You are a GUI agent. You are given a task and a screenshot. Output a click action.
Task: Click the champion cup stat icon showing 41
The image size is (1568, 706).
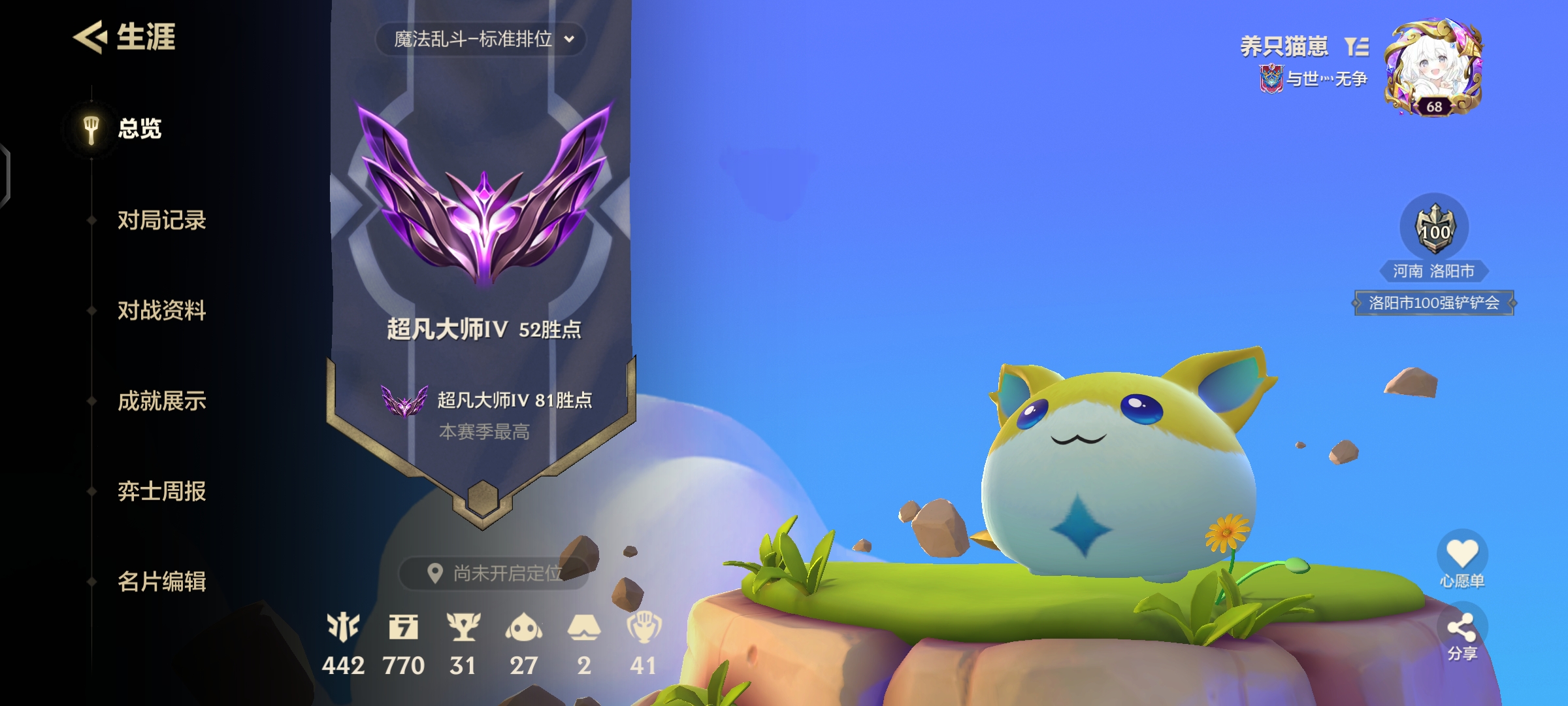pyautogui.click(x=644, y=626)
